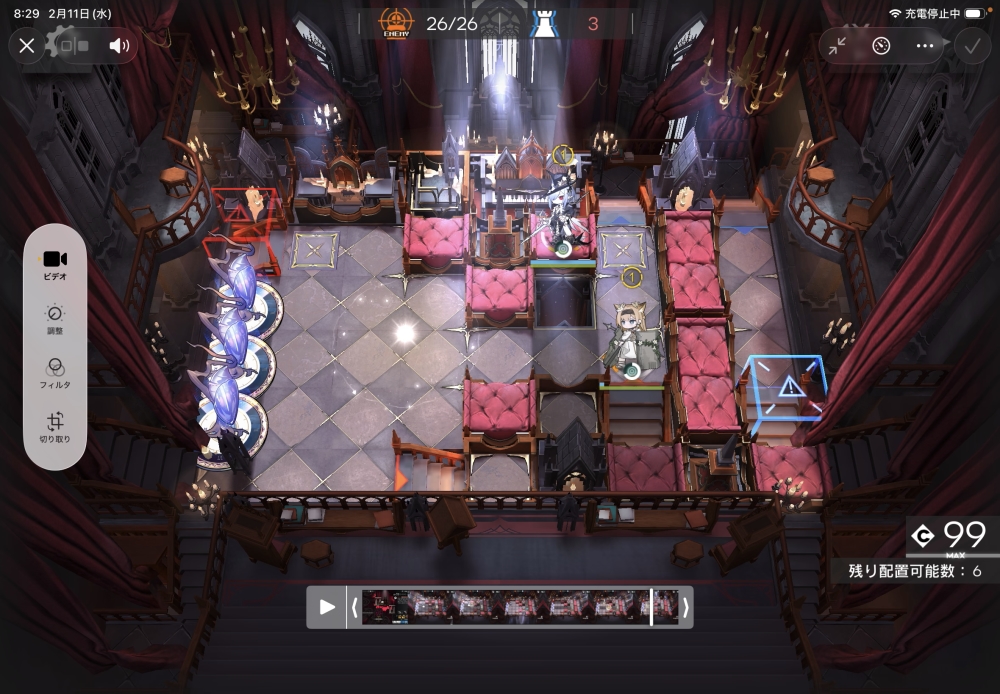Viewport: 1000px width, 694px height.
Task: Choose the 切り取り crop tool
Action: point(55,428)
